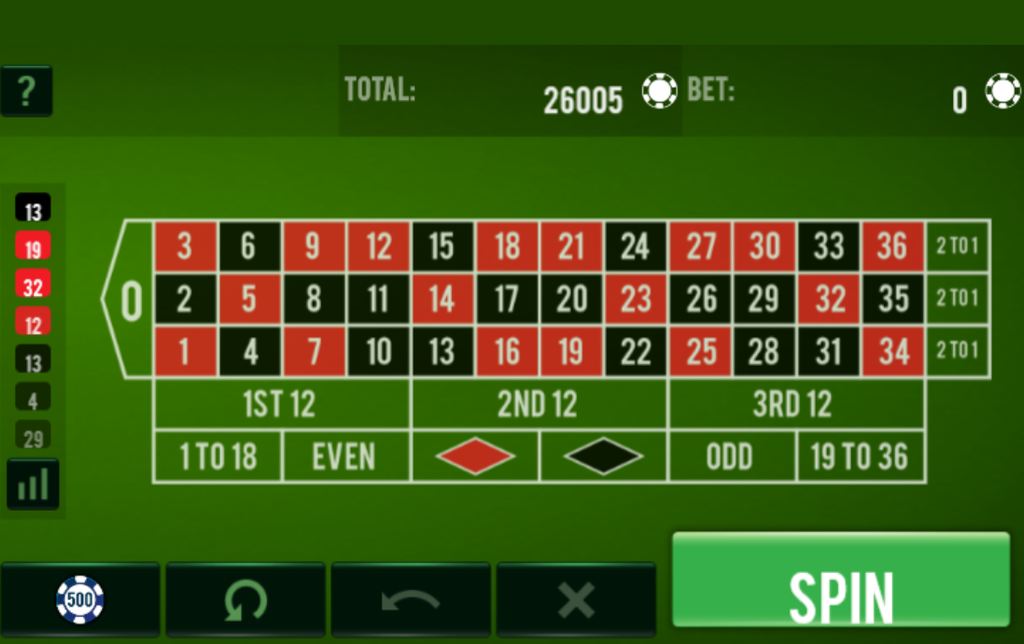Bet on the red diamond
The width and height of the screenshot is (1024, 644).
pos(475,457)
